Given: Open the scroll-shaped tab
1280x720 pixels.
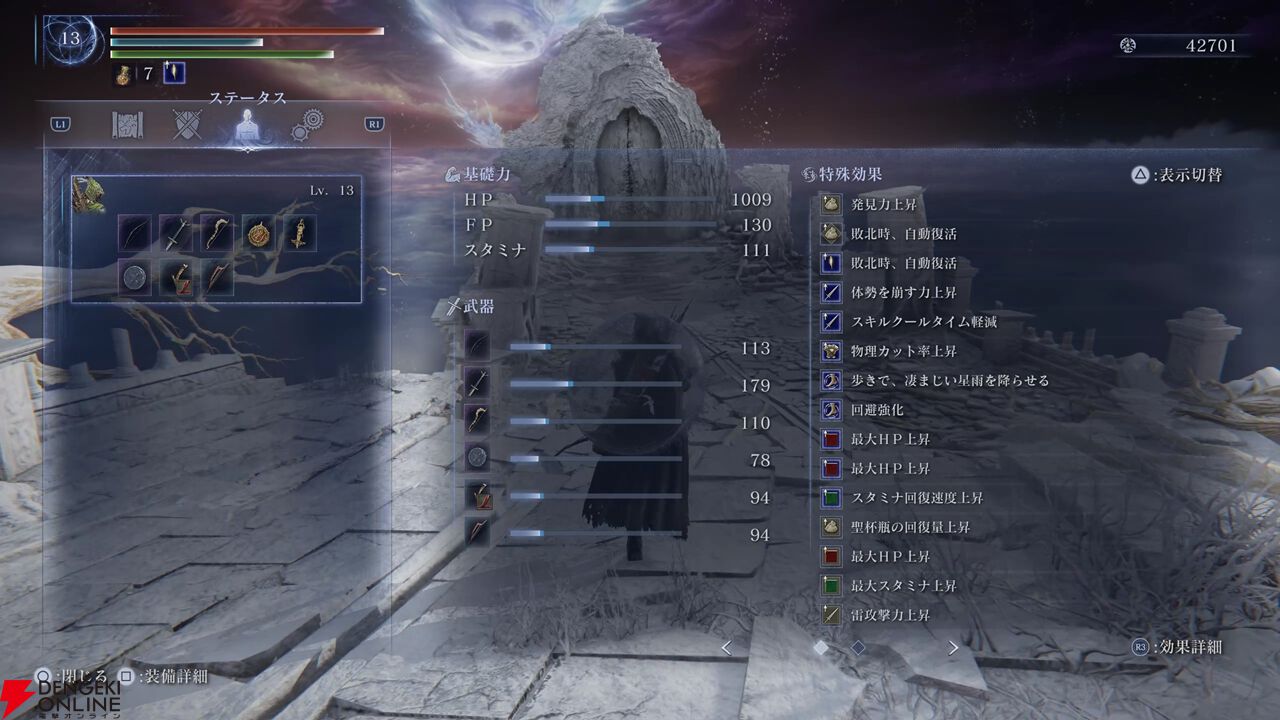Looking at the screenshot, I should tap(127, 125).
